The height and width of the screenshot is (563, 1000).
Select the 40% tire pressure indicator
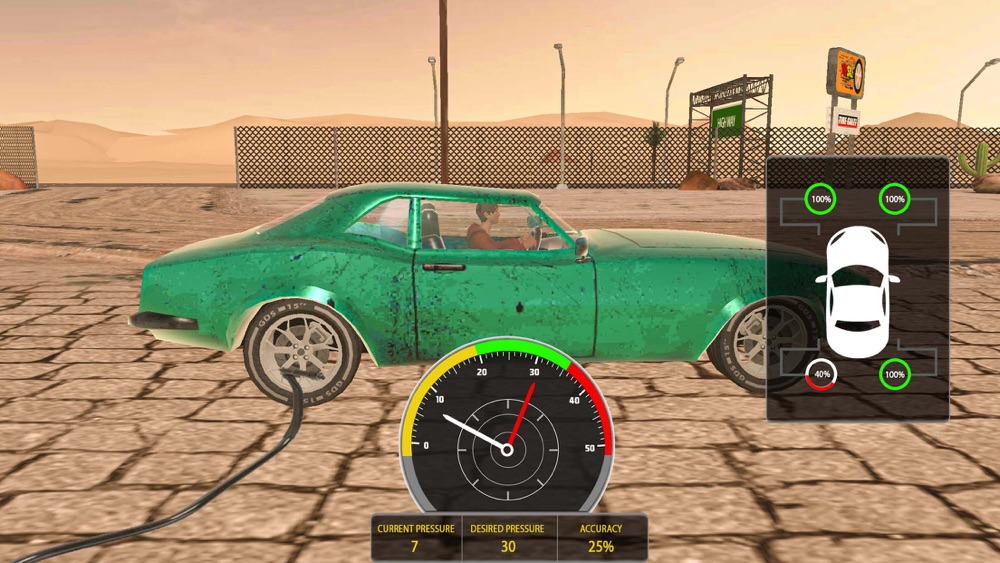pyautogui.click(x=822, y=375)
